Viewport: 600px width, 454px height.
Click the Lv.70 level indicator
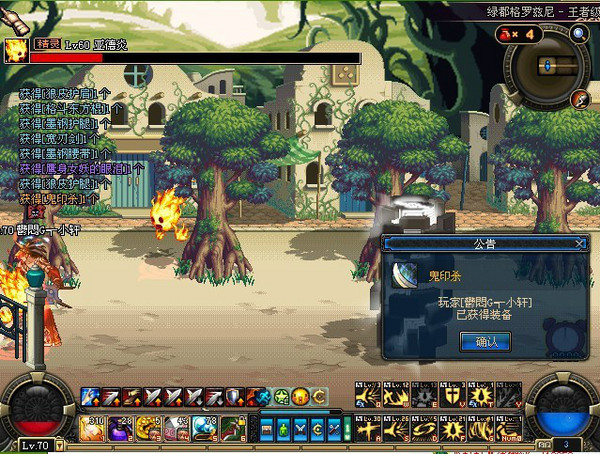pyautogui.click(x=36, y=444)
